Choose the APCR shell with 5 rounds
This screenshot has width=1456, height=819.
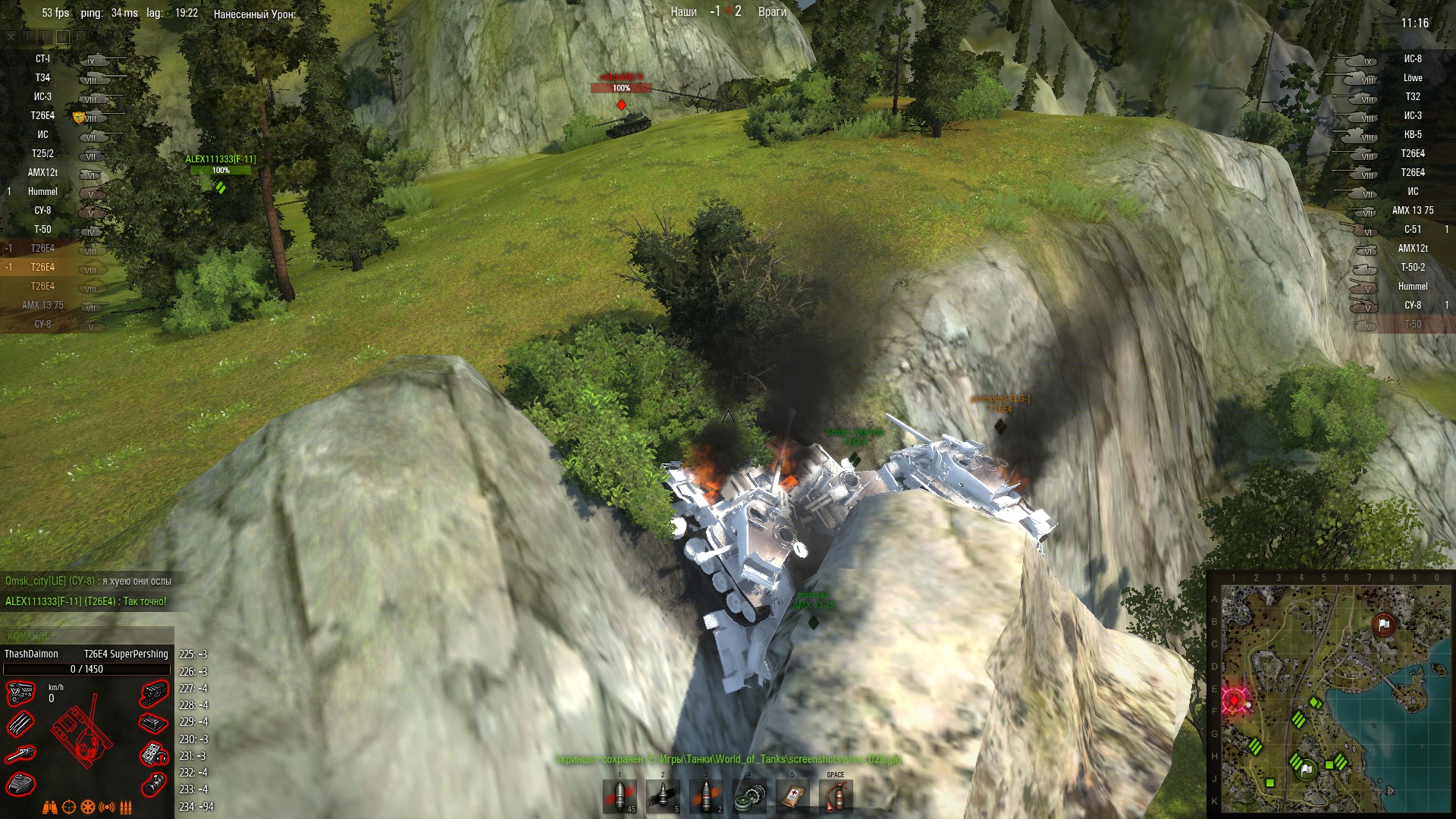point(664,797)
